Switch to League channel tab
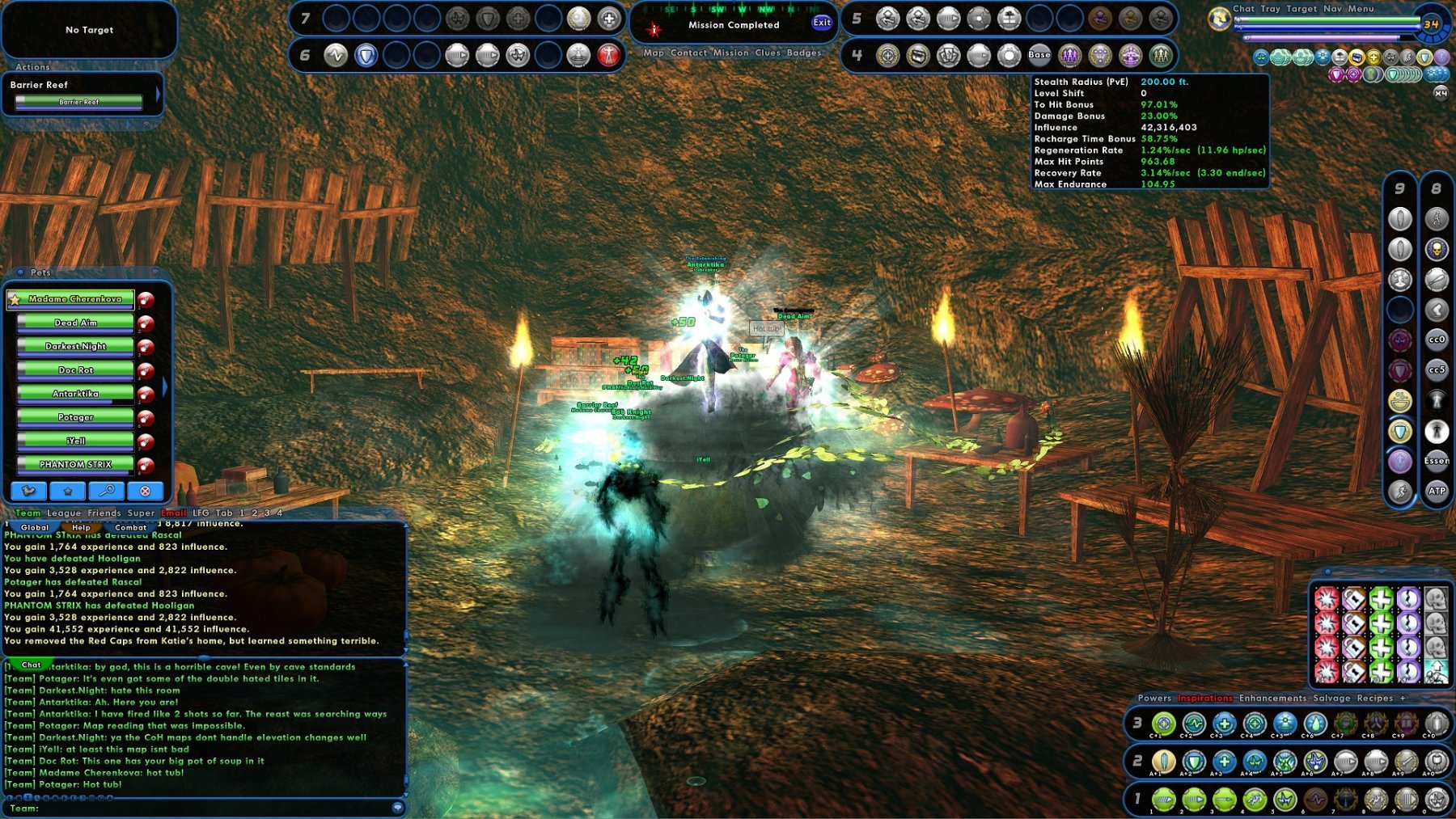The width and height of the screenshot is (1456, 819). pos(64,513)
